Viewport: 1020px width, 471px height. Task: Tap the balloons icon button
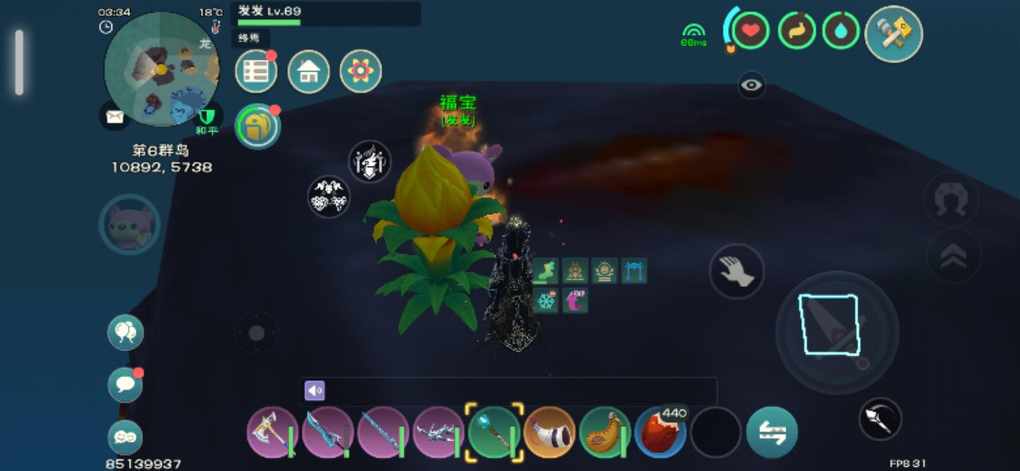tap(125, 333)
